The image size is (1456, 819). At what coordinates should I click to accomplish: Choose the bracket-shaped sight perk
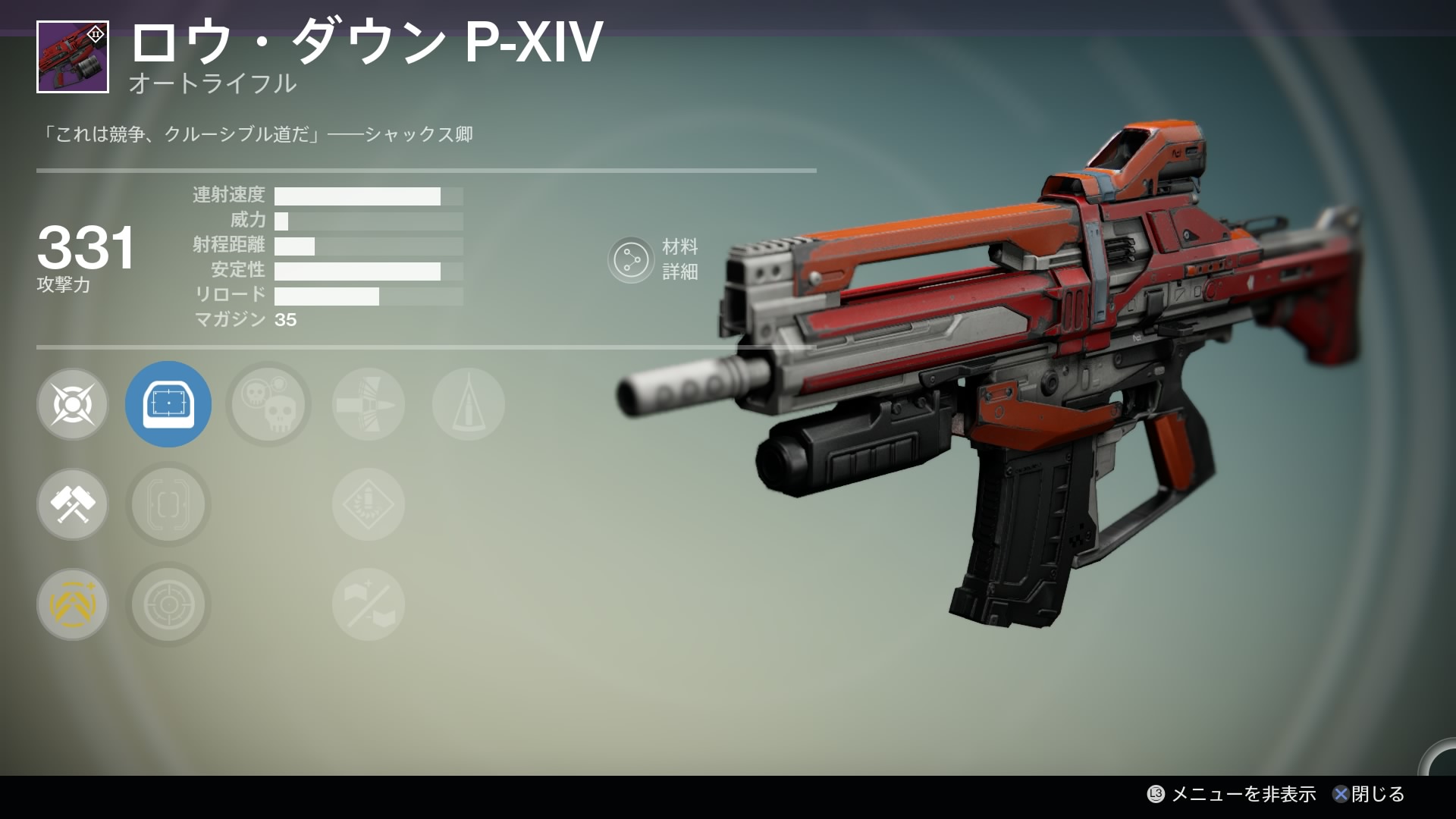[x=168, y=504]
